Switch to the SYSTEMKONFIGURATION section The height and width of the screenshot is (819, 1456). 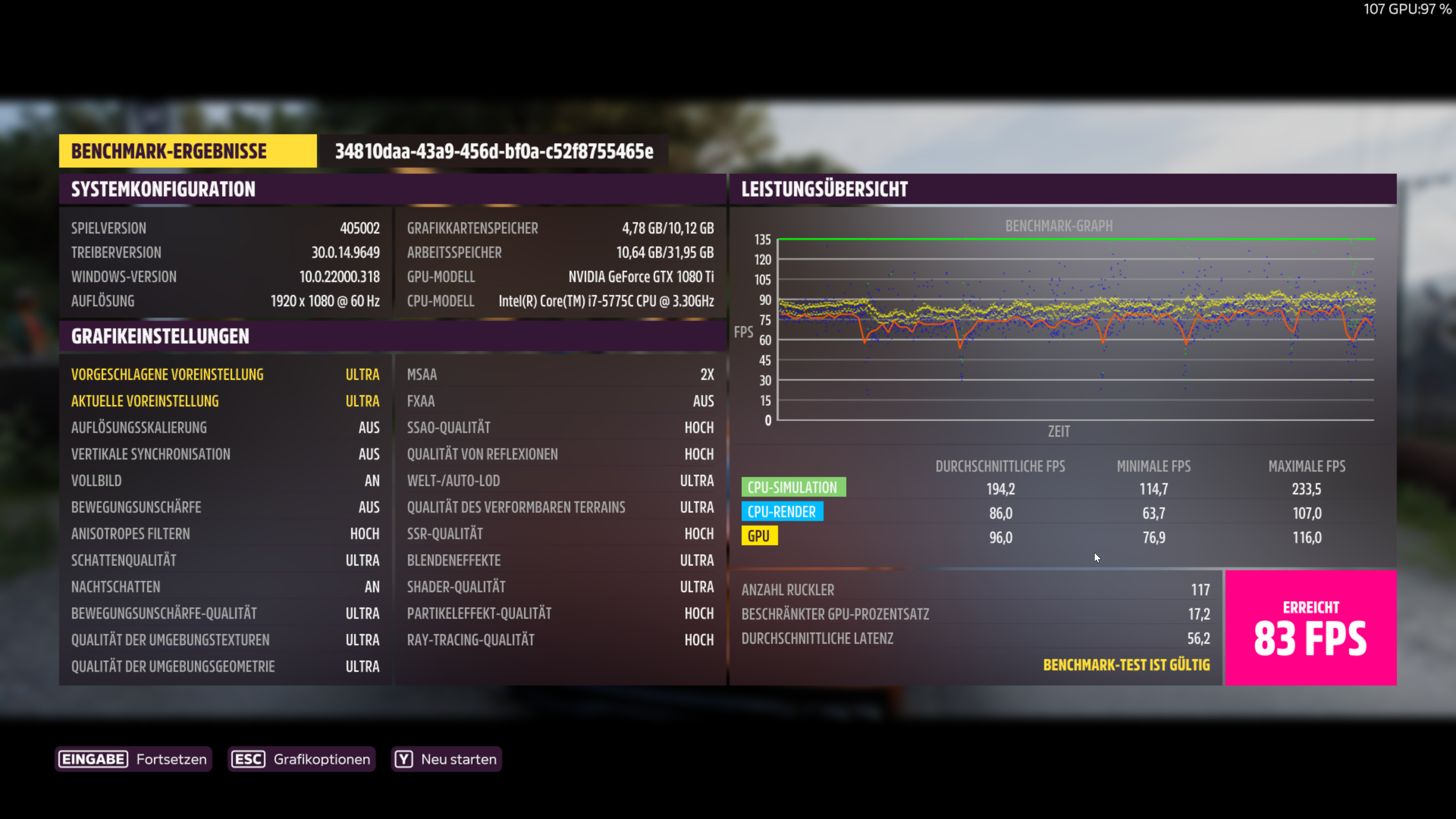point(163,189)
